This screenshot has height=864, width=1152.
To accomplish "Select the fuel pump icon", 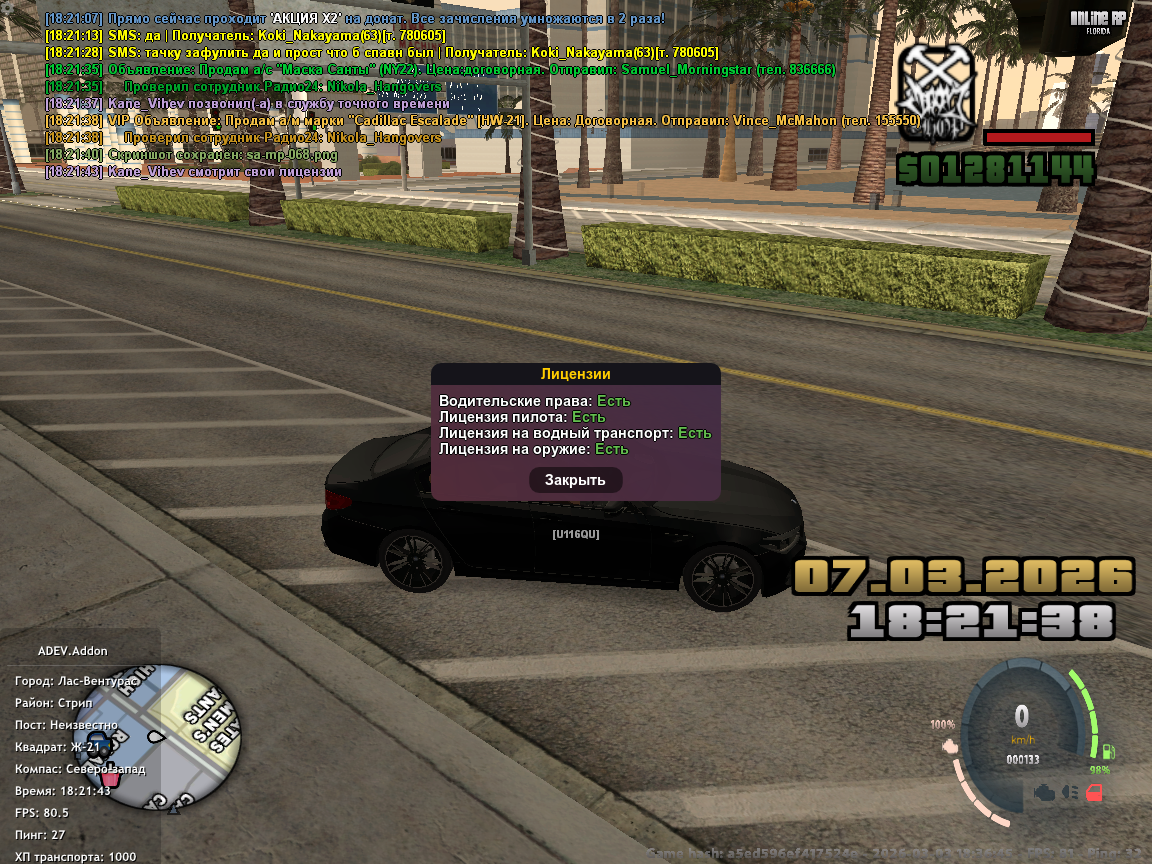I will tap(1109, 752).
